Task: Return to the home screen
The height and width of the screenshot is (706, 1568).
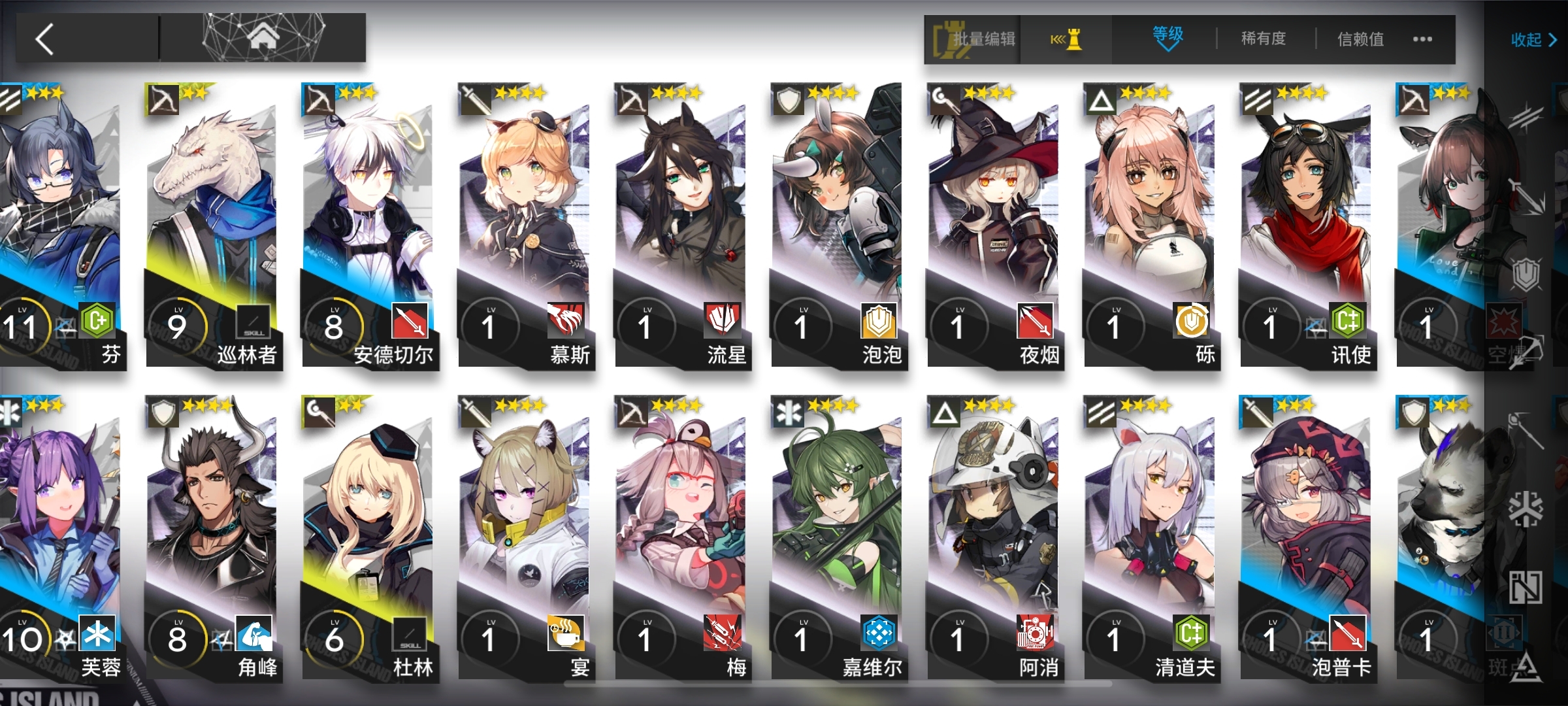Action: (263, 38)
